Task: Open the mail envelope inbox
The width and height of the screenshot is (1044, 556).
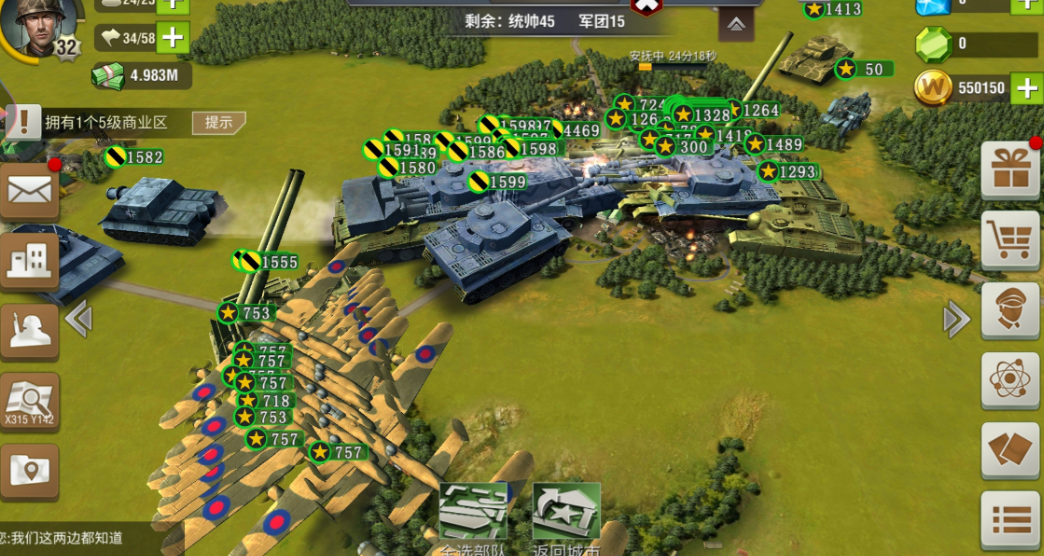Action: click(29, 188)
